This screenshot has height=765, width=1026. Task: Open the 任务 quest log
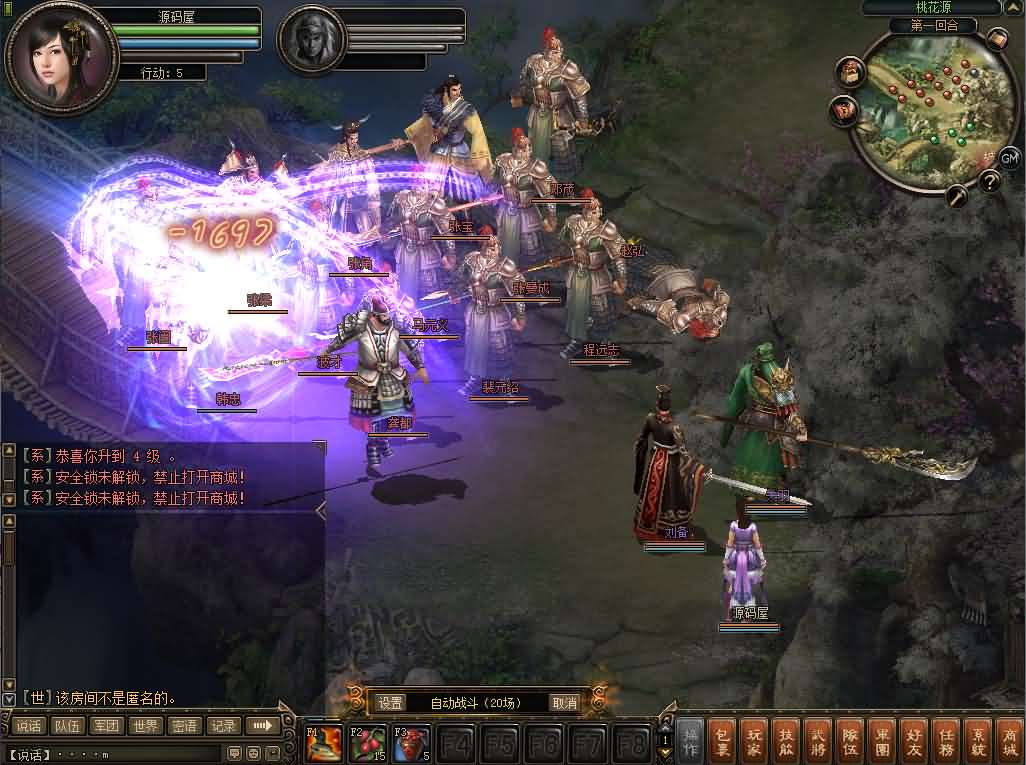pos(944,739)
